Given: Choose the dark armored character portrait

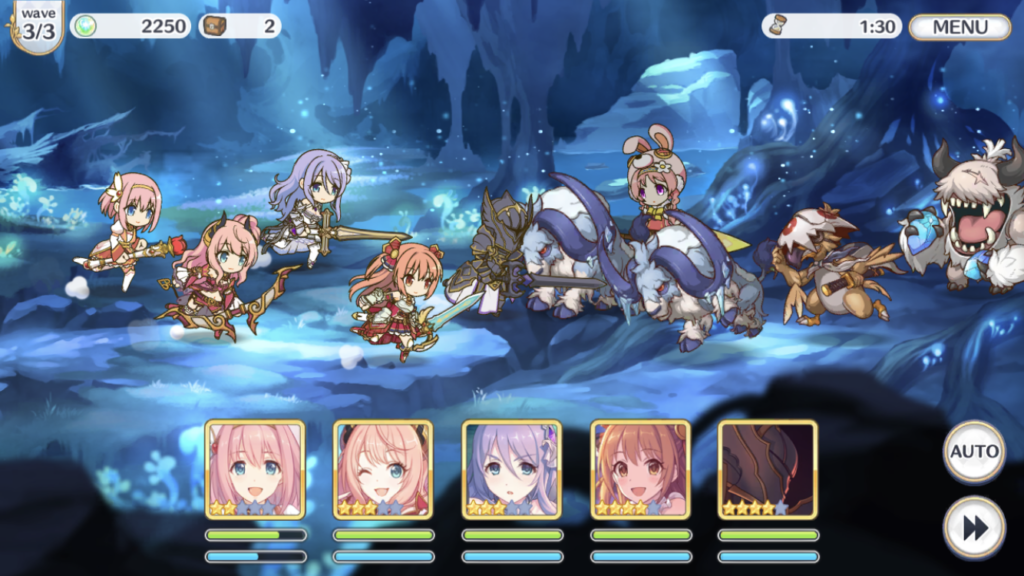Looking at the screenshot, I should pos(768,469).
